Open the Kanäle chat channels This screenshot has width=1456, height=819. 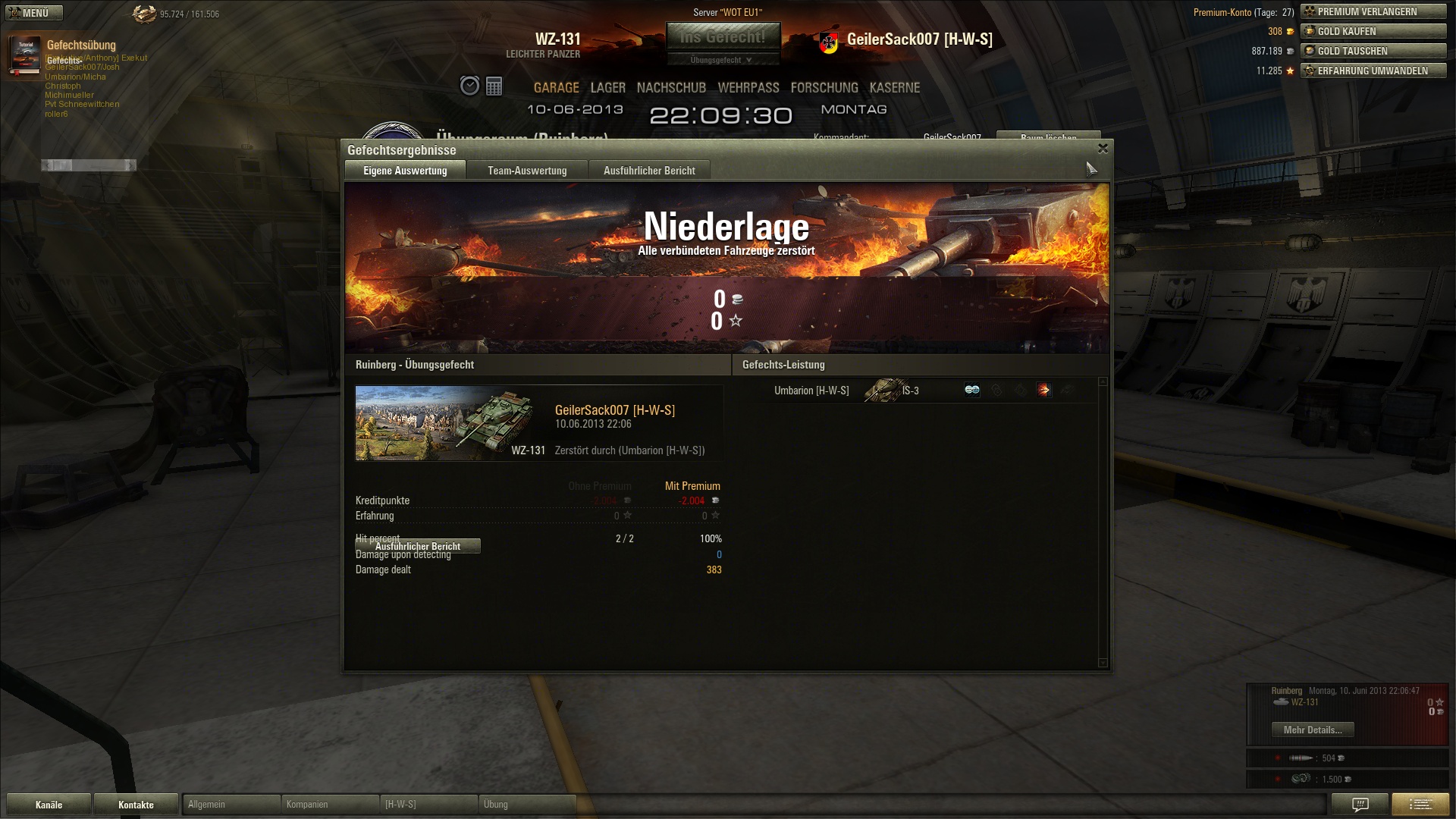49,805
